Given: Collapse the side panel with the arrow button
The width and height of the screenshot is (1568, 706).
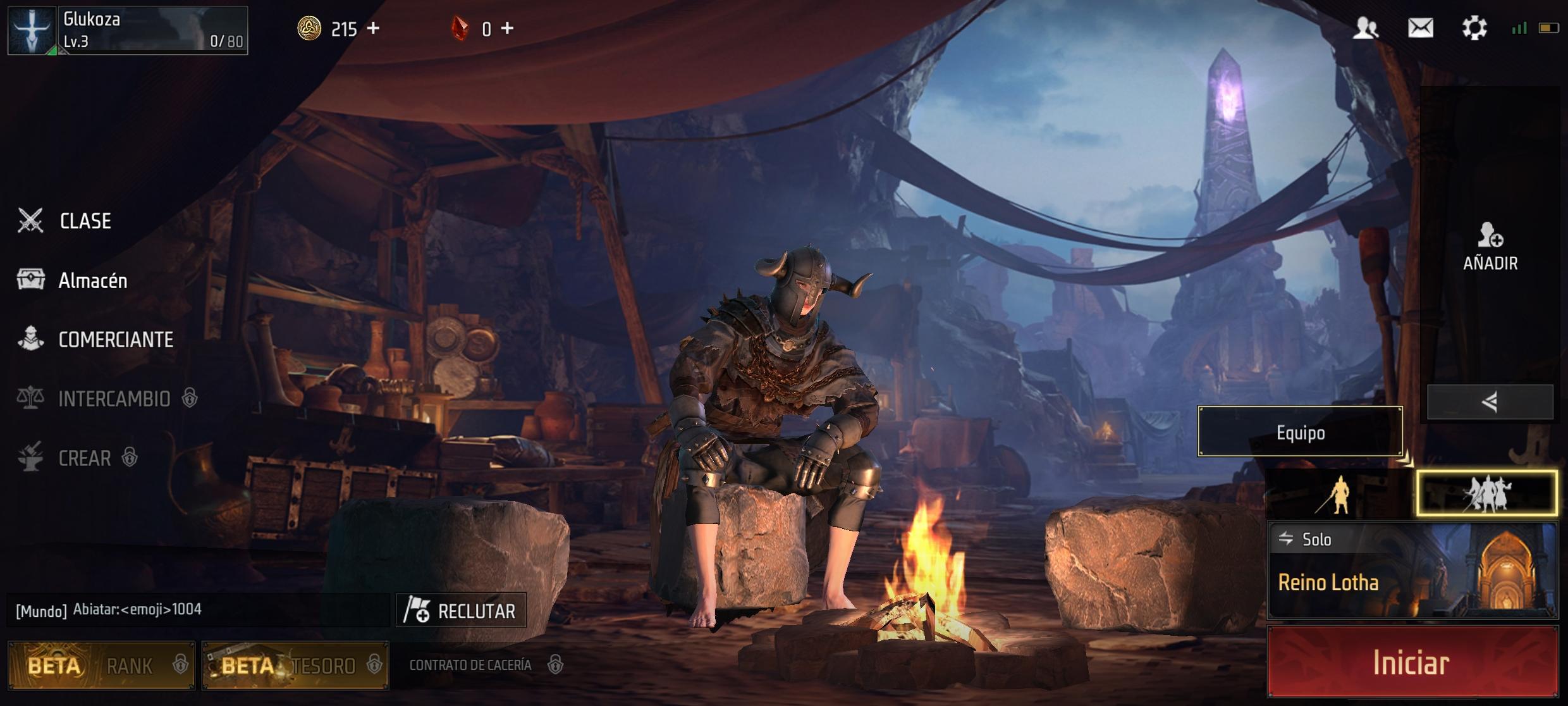Looking at the screenshot, I should click(x=1490, y=402).
